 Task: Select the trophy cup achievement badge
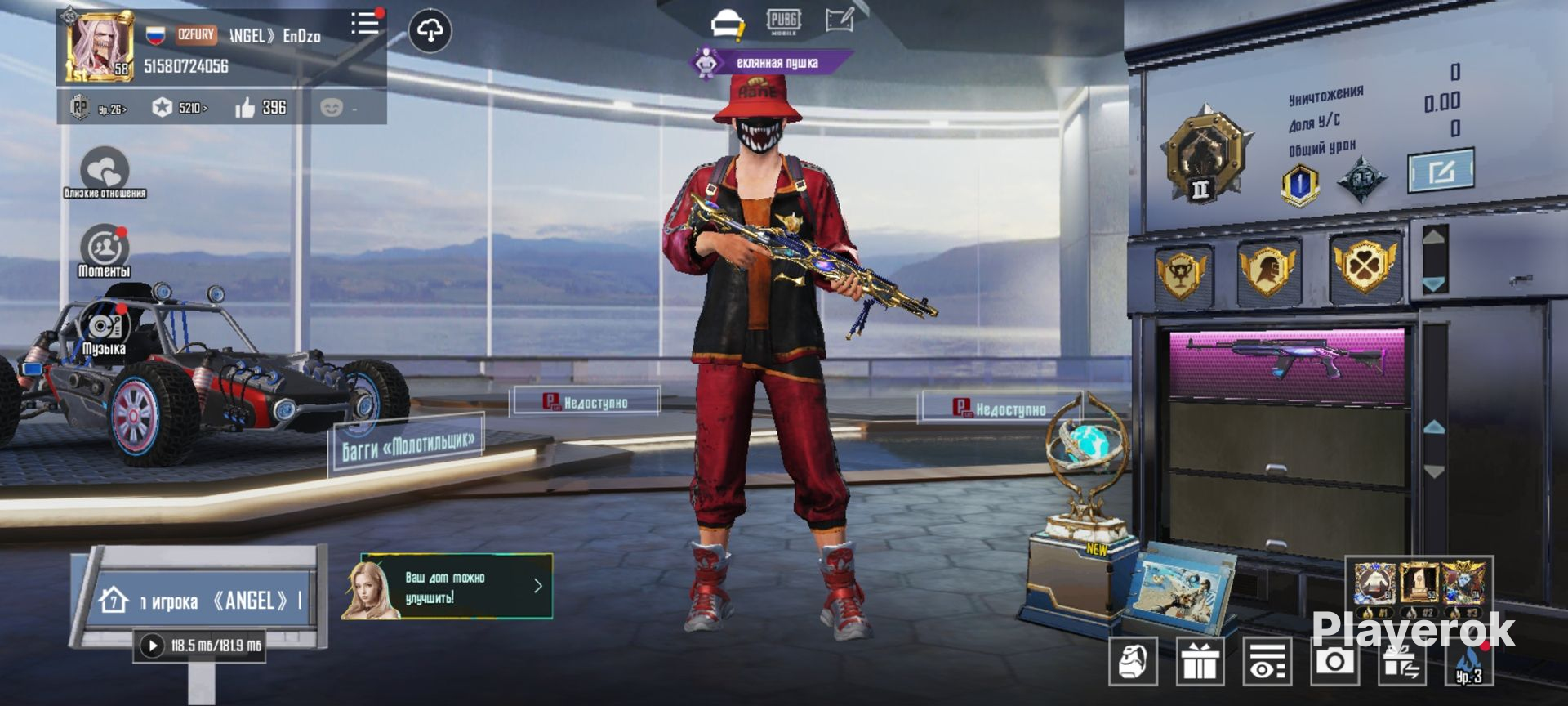(1181, 272)
